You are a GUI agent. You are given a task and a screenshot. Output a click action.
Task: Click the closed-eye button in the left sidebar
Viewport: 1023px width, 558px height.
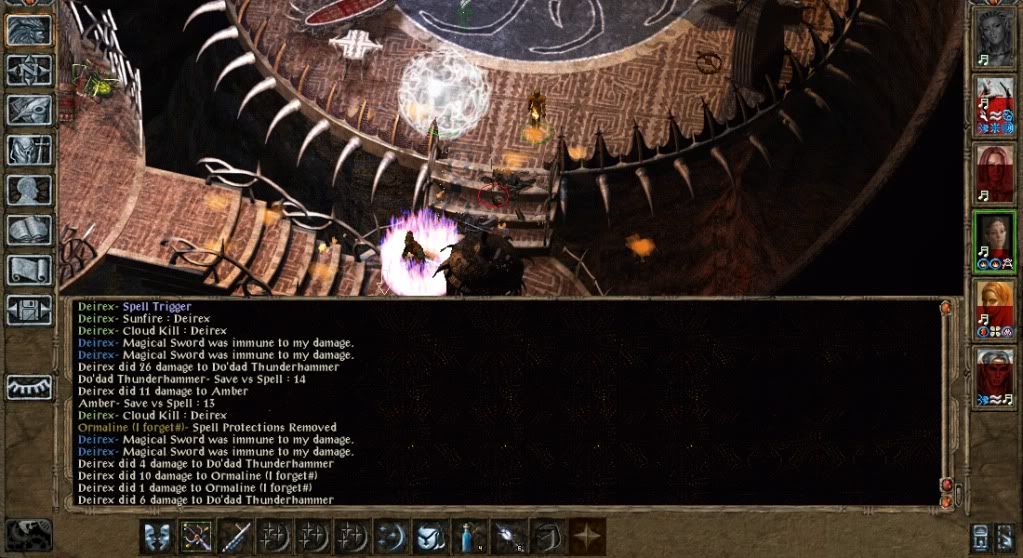tap(29, 388)
